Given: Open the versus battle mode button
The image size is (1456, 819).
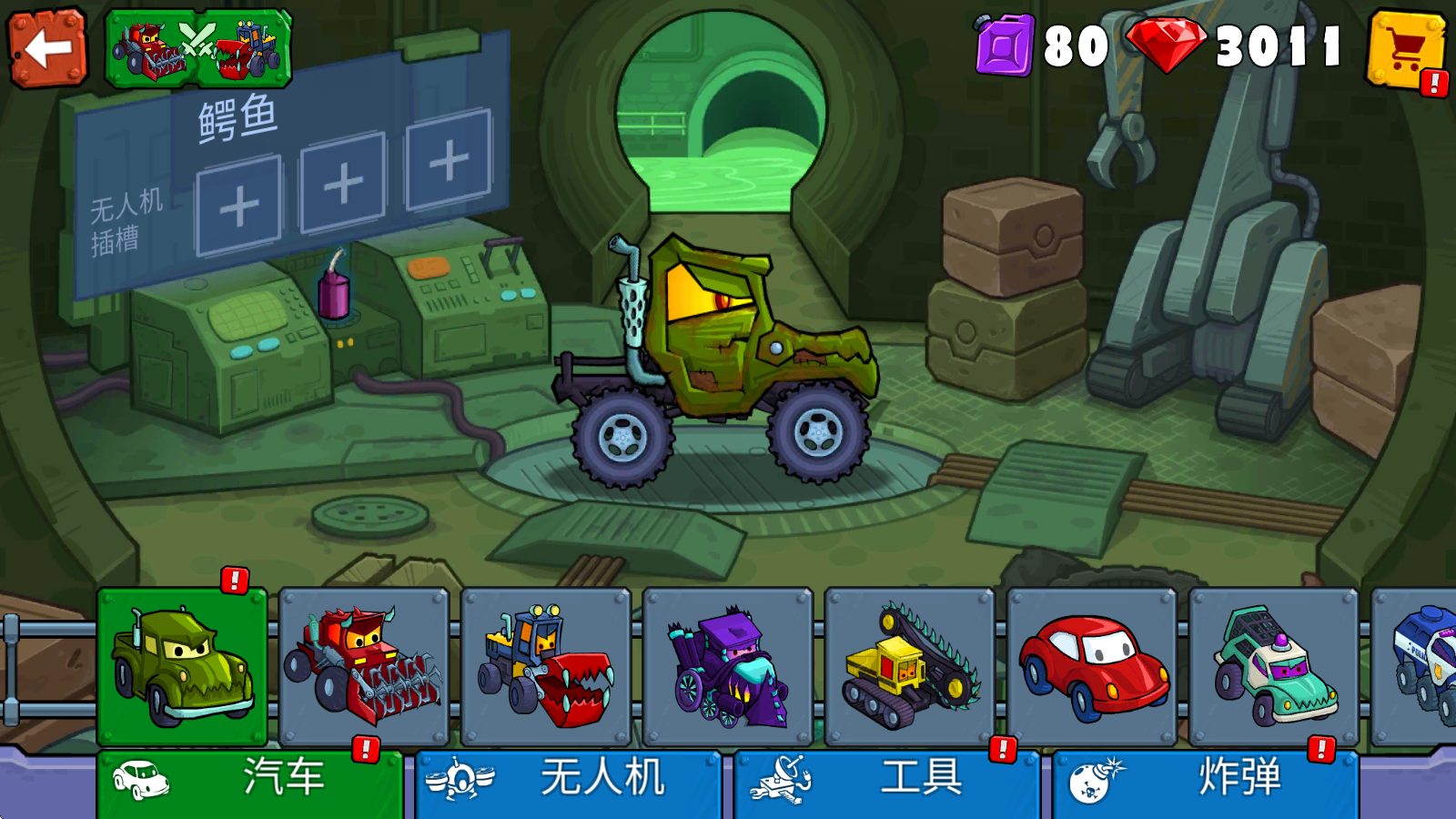Looking at the screenshot, I should click(x=198, y=49).
